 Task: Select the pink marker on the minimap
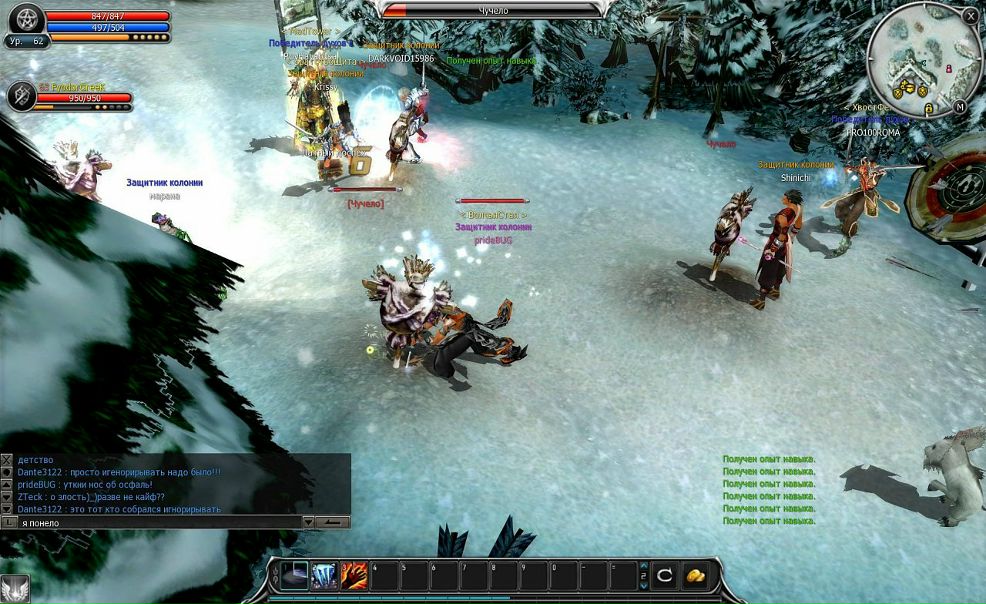(948, 69)
